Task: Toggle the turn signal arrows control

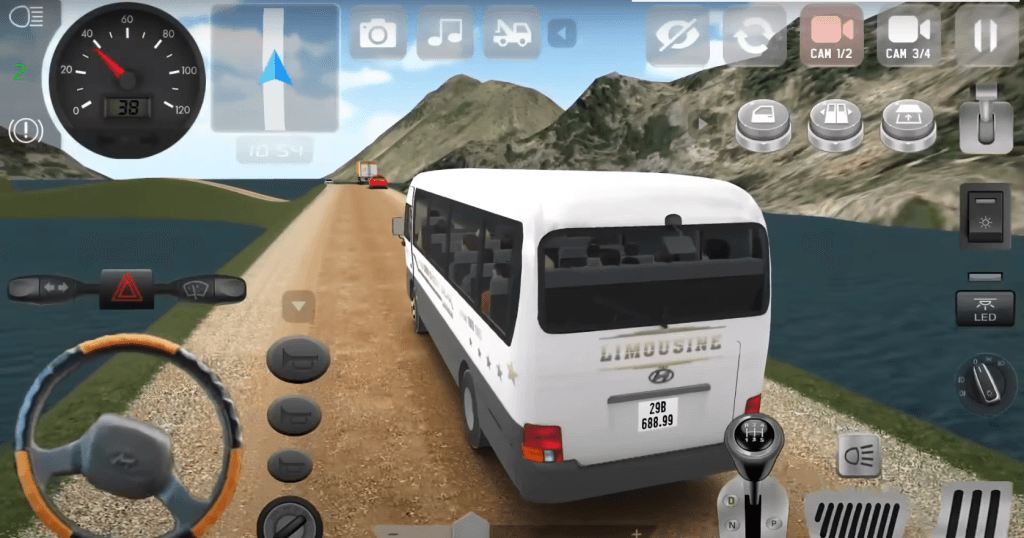Action: coord(53,289)
